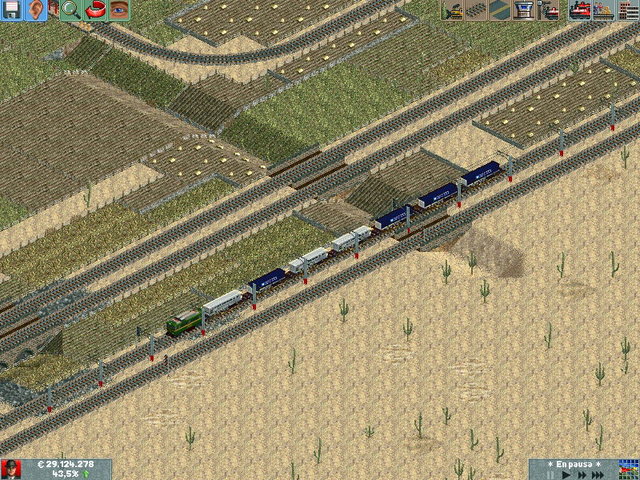The width and height of the screenshot is (640, 480).
Task: Open the build new vehicles menu
Action: point(548,11)
